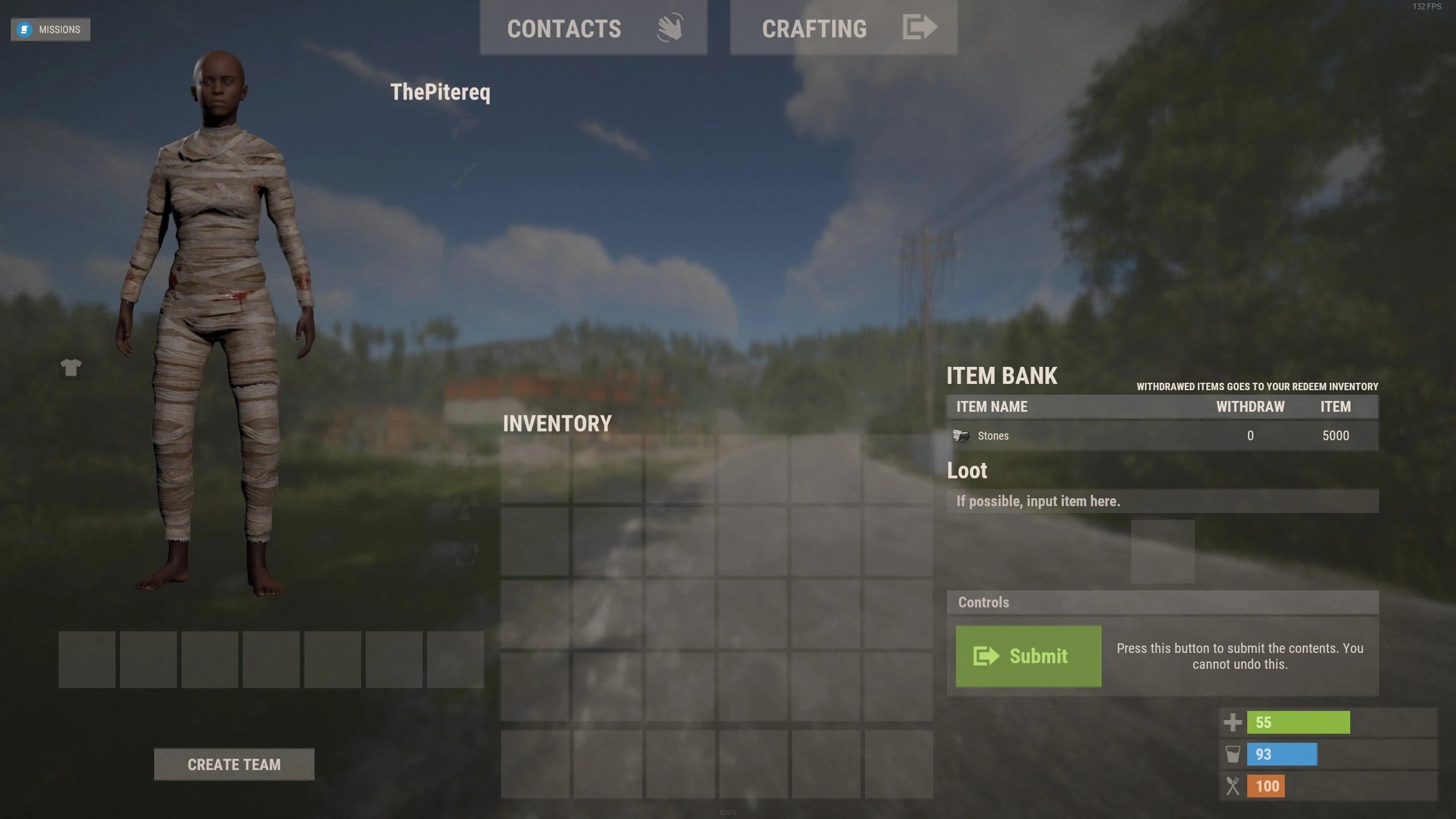This screenshot has height=819, width=1456.
Task: Submit the item bank contents
Action: (x=1028, y=656)
